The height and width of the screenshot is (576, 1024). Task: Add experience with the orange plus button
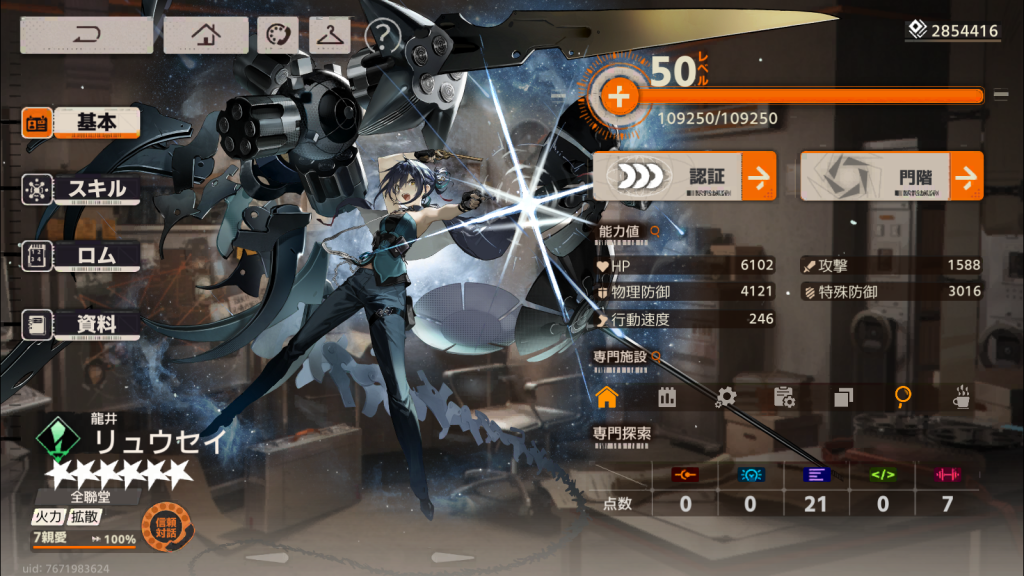pyautogui.click(x=619, y=97)
